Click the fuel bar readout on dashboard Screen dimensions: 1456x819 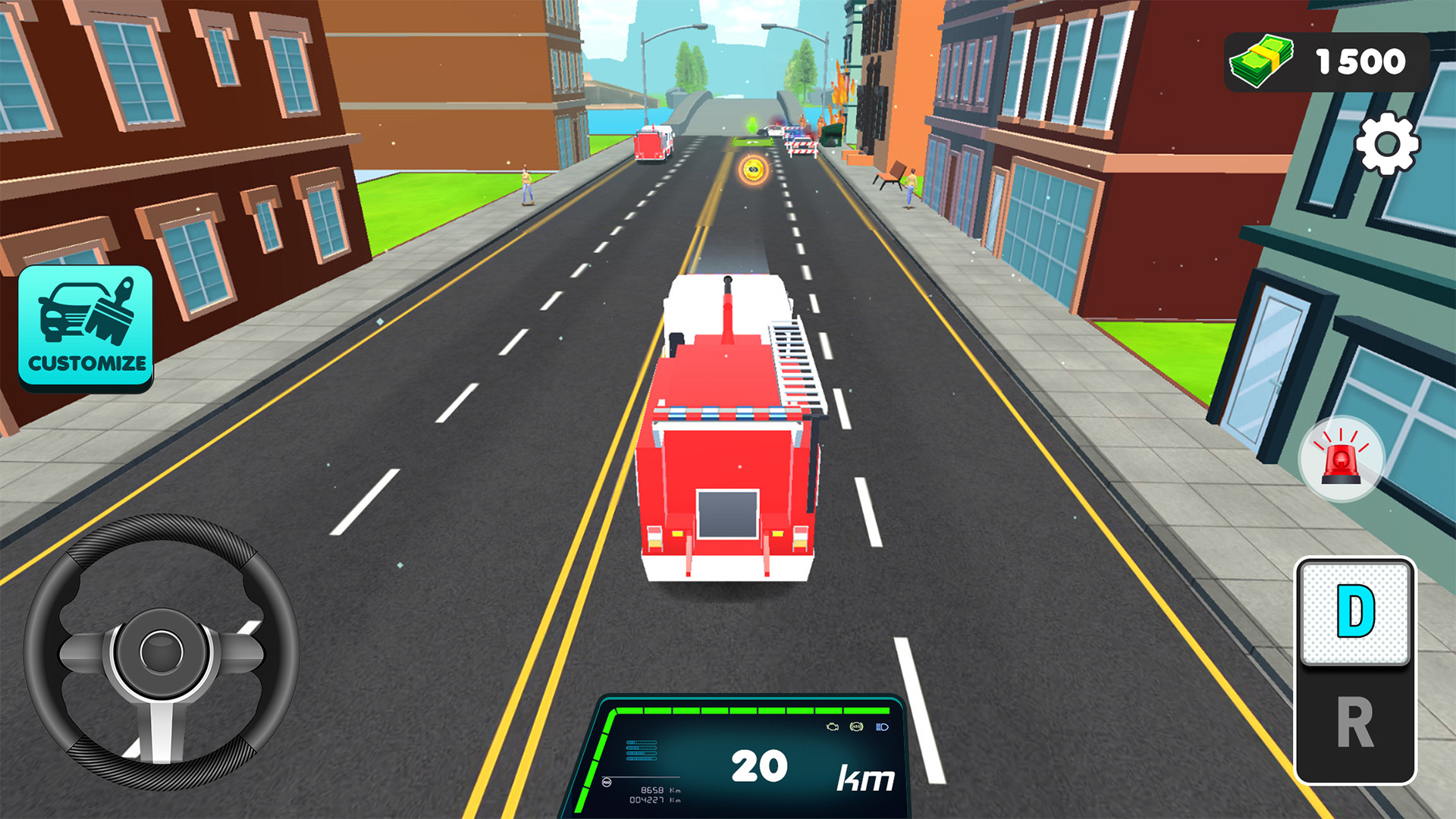642,749
